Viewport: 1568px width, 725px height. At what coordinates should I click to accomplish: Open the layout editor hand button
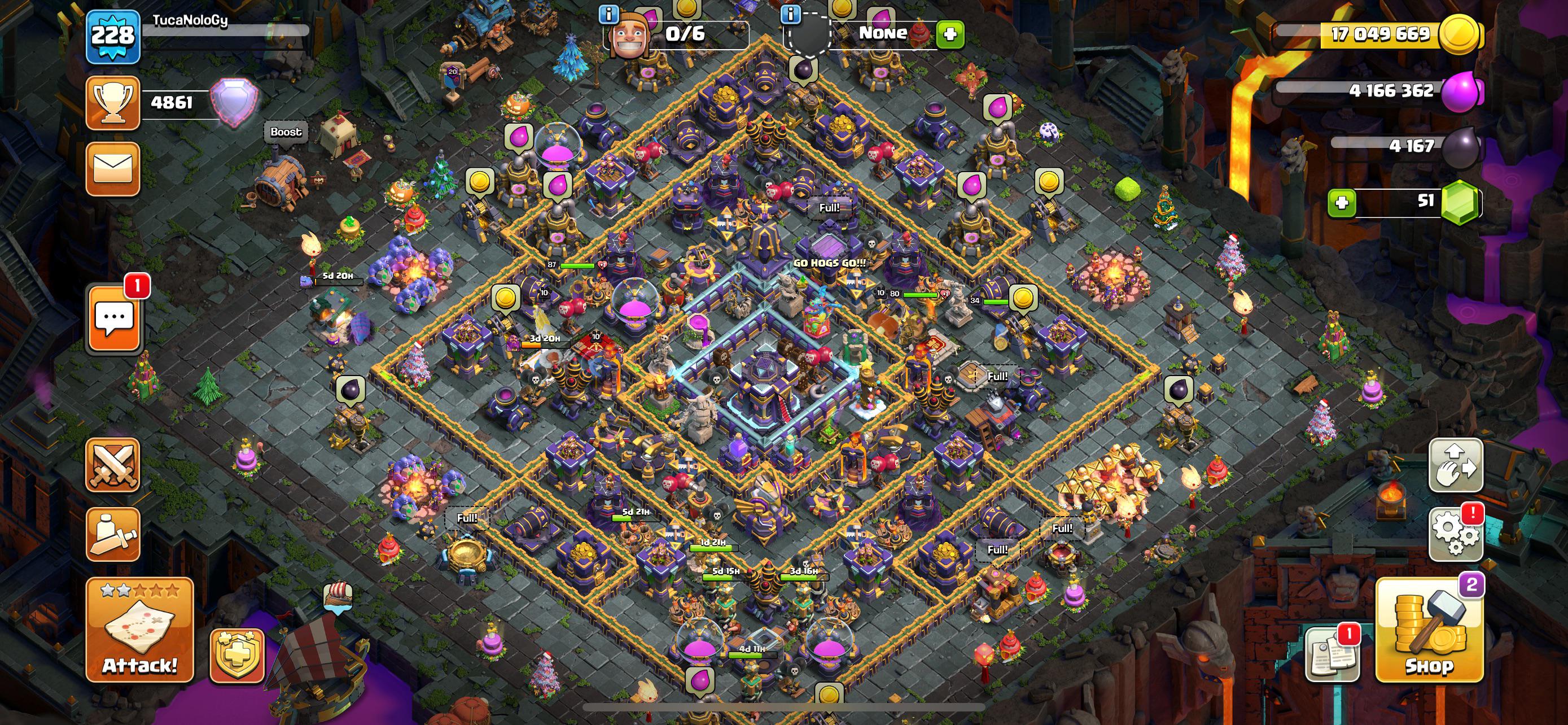(x=1455, y=465)
